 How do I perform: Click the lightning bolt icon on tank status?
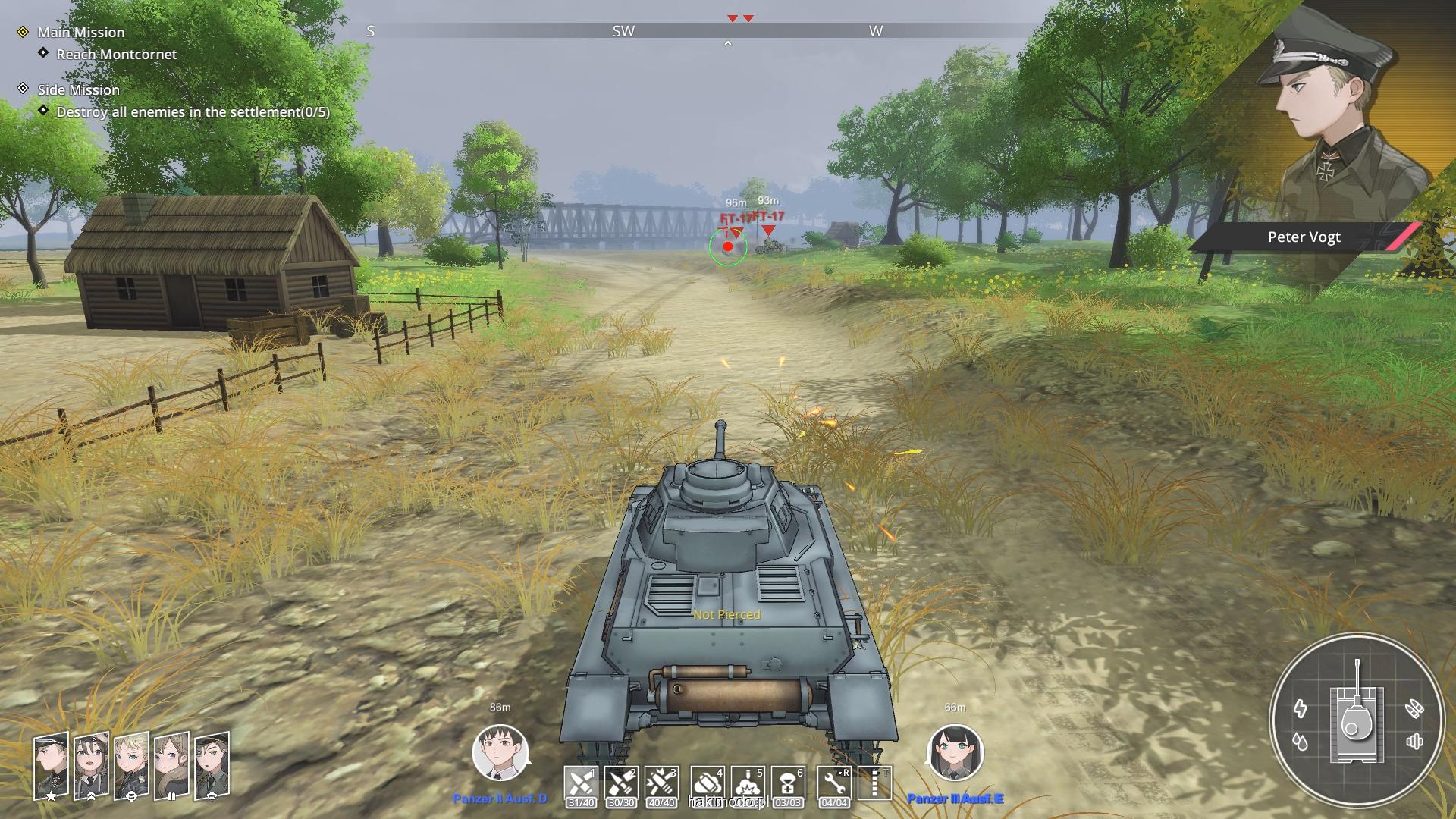1301,708
